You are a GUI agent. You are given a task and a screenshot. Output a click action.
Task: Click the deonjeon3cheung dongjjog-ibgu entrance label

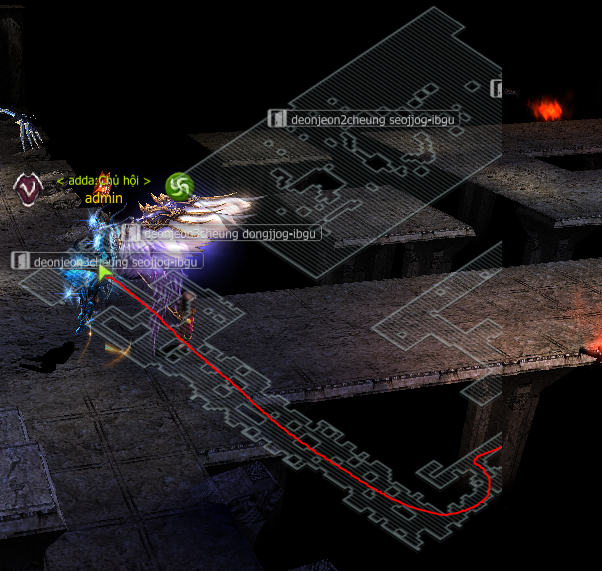pyautogui.click(x=221, y=234)
